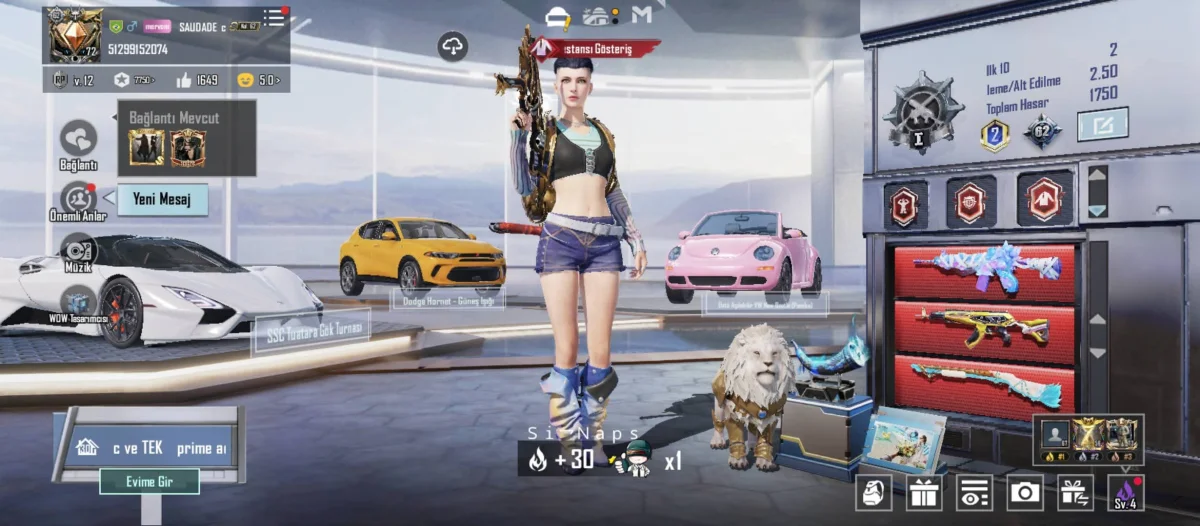Open the Bağlantı hearts icon
This screenshot has width=1200, height=526.
click(x=78, y=139)
